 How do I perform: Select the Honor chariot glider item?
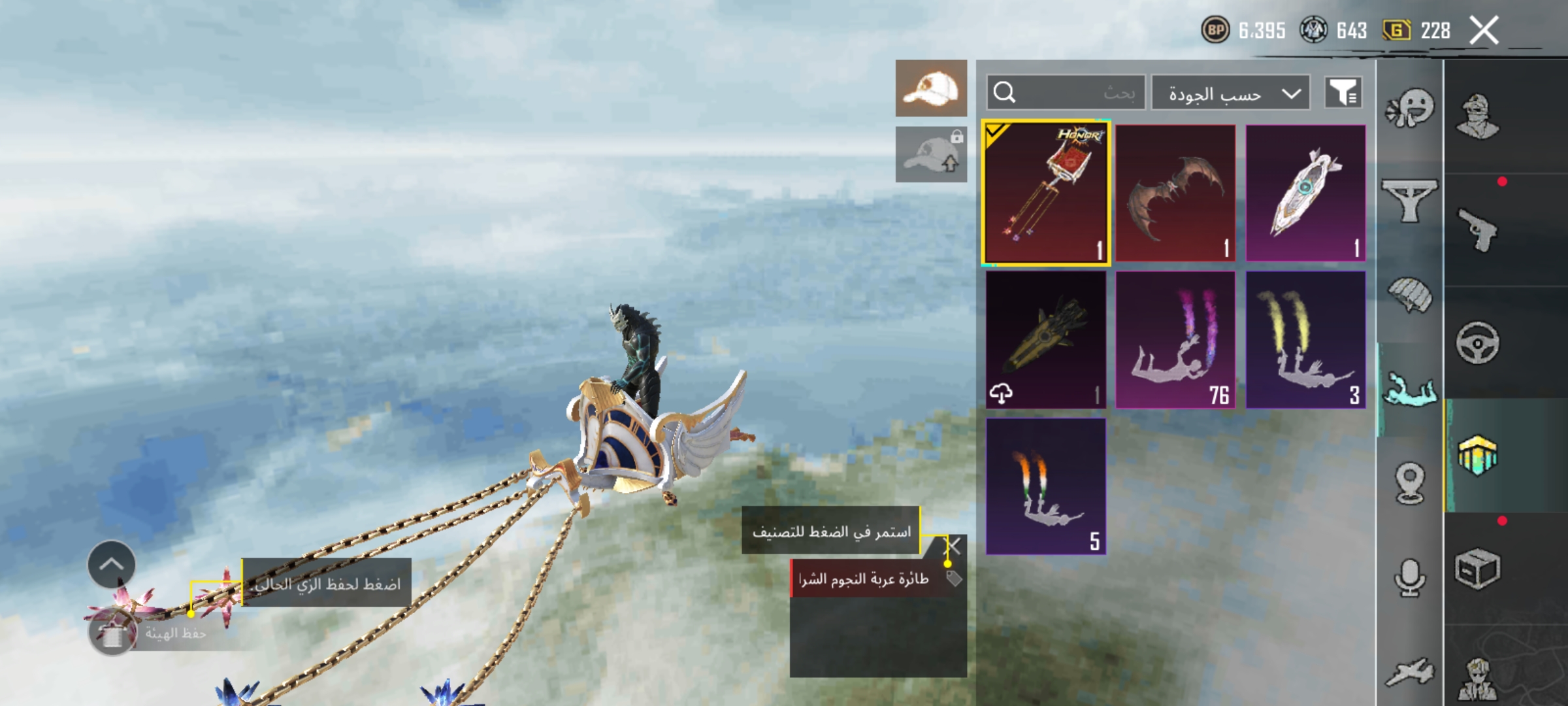pos(1045,193)
